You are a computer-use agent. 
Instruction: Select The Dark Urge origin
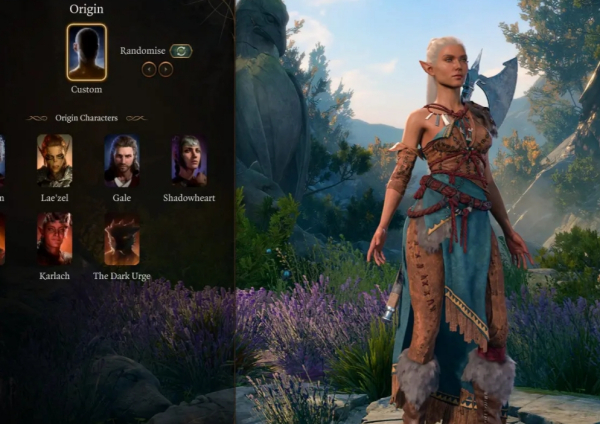(x=122, y=238)
